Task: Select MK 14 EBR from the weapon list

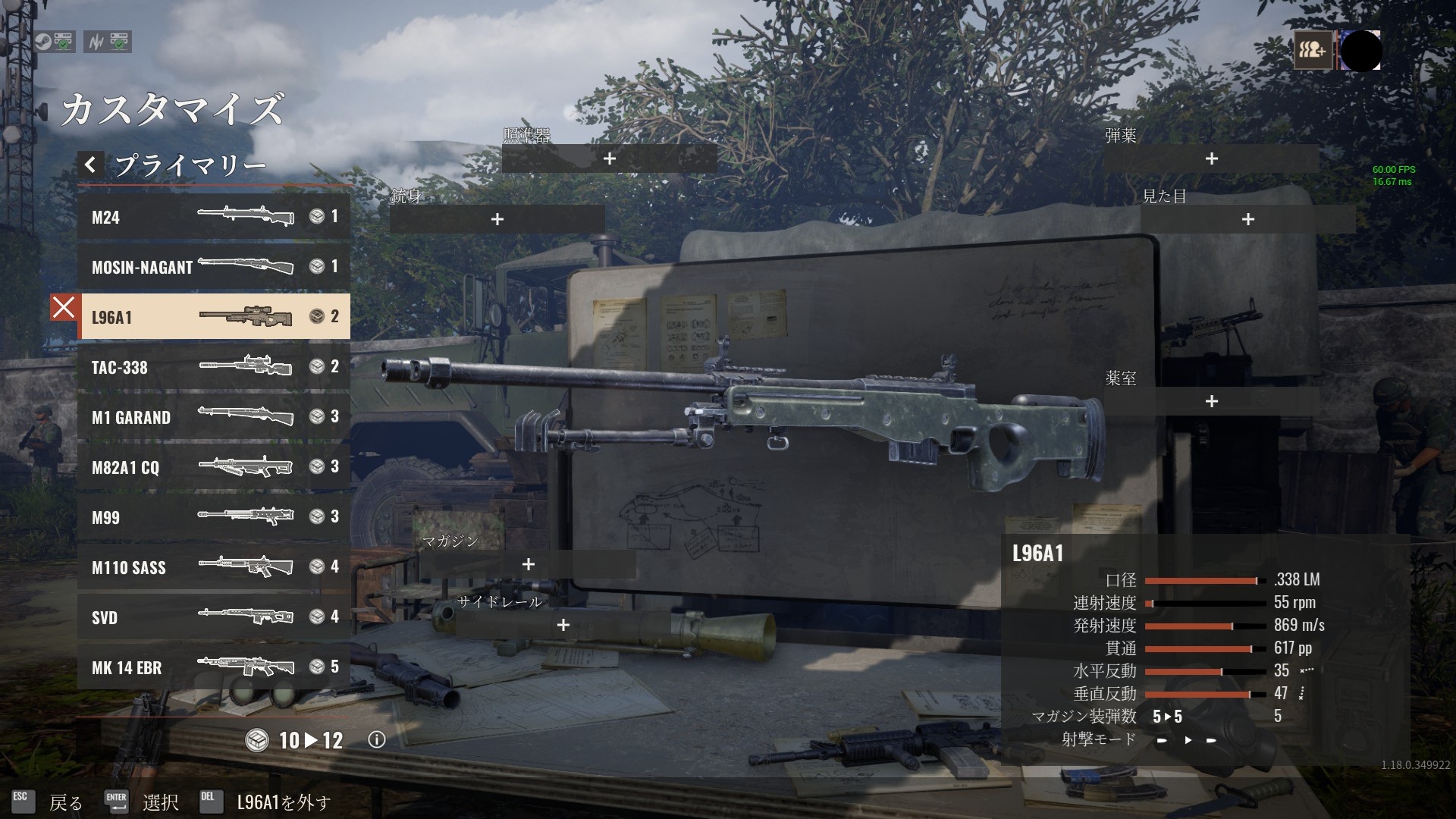Action: (212, 668)
